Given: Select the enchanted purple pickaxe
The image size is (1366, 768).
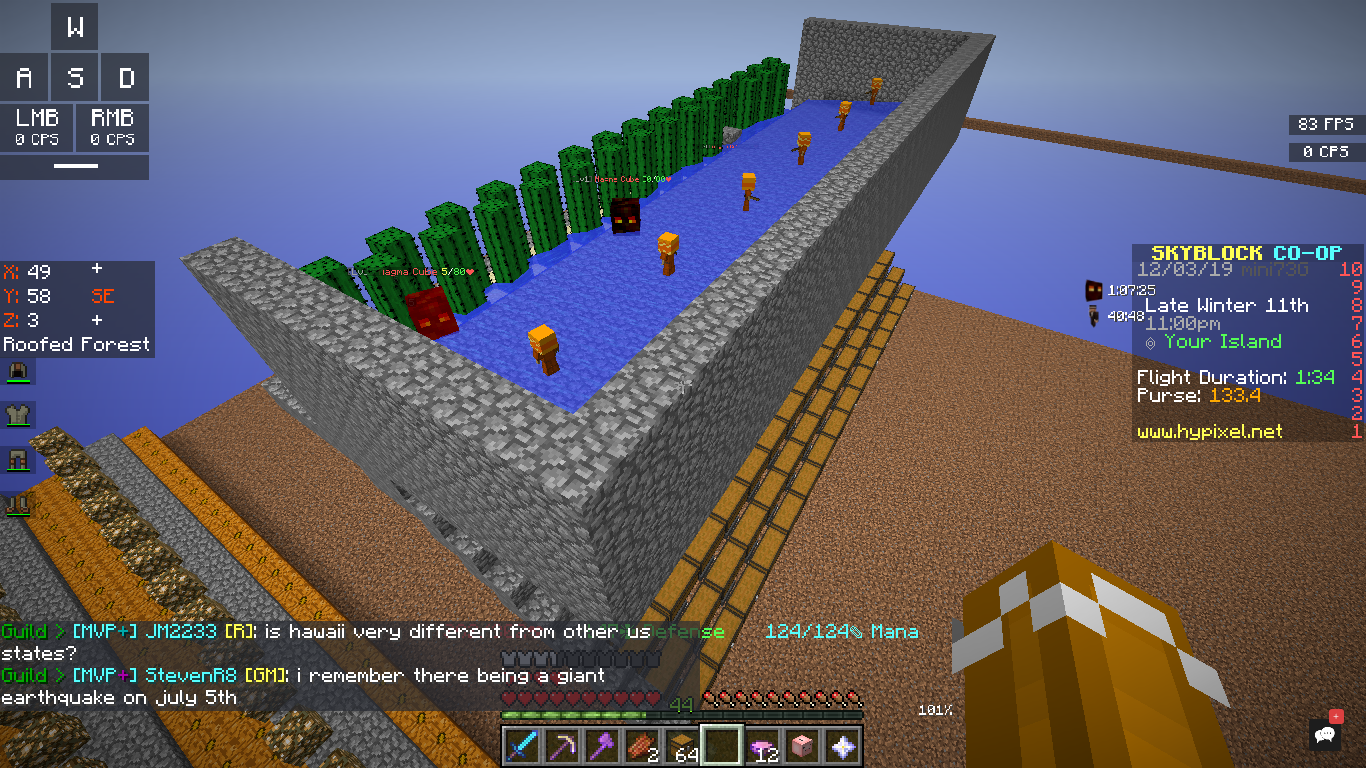Looking at the screenshot, I should click(561, 745).
